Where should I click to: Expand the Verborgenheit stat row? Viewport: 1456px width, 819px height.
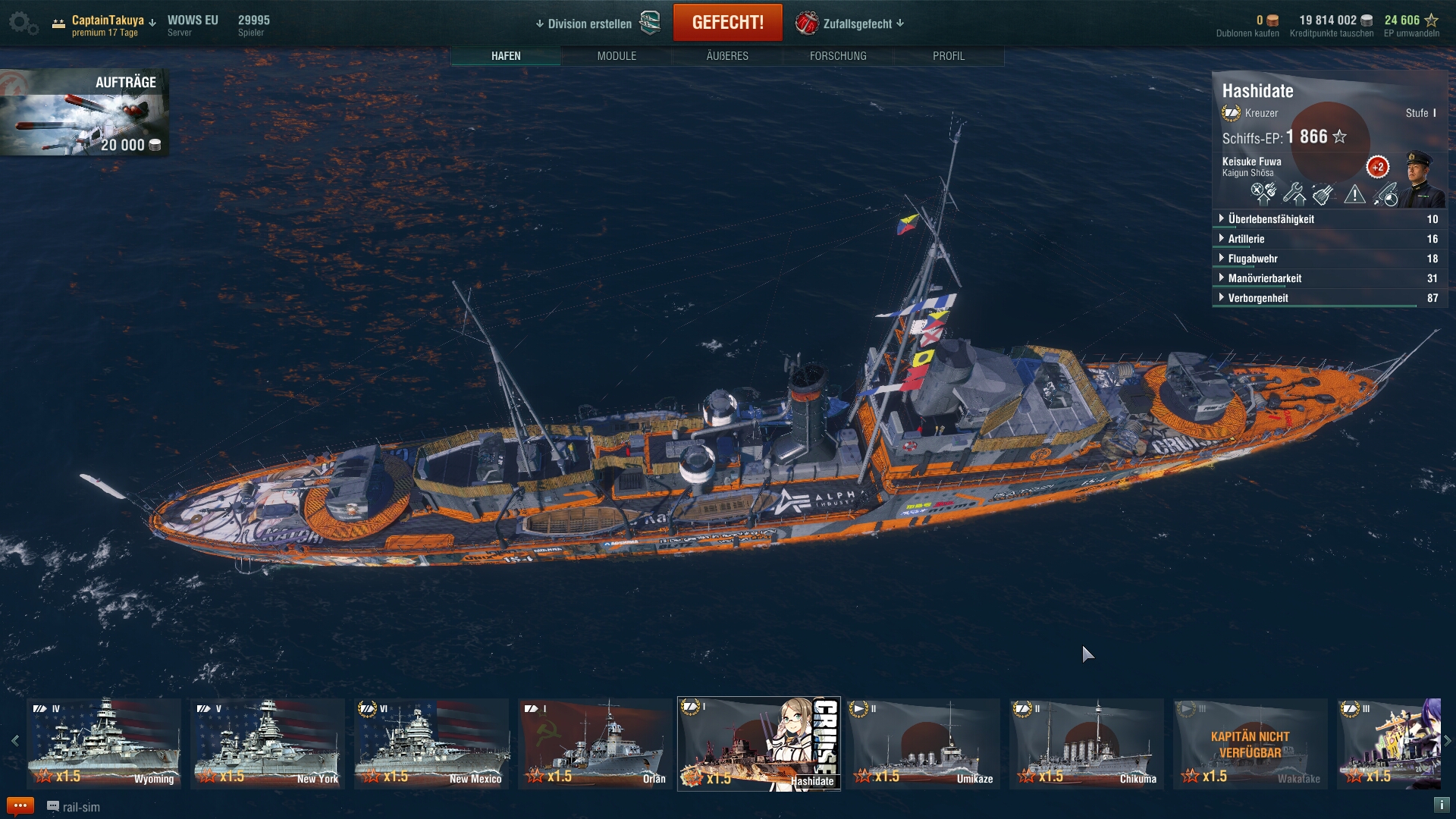click(1258, 298)
